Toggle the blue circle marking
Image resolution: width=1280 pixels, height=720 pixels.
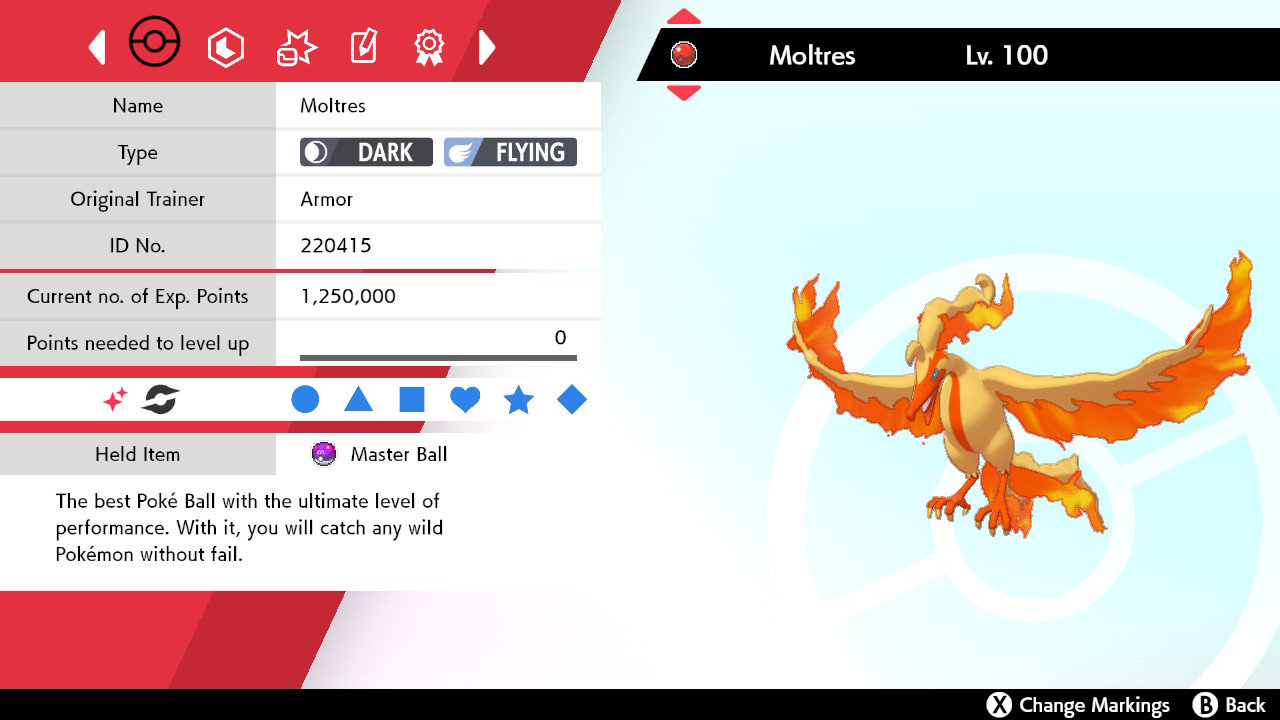click(305, 399)
